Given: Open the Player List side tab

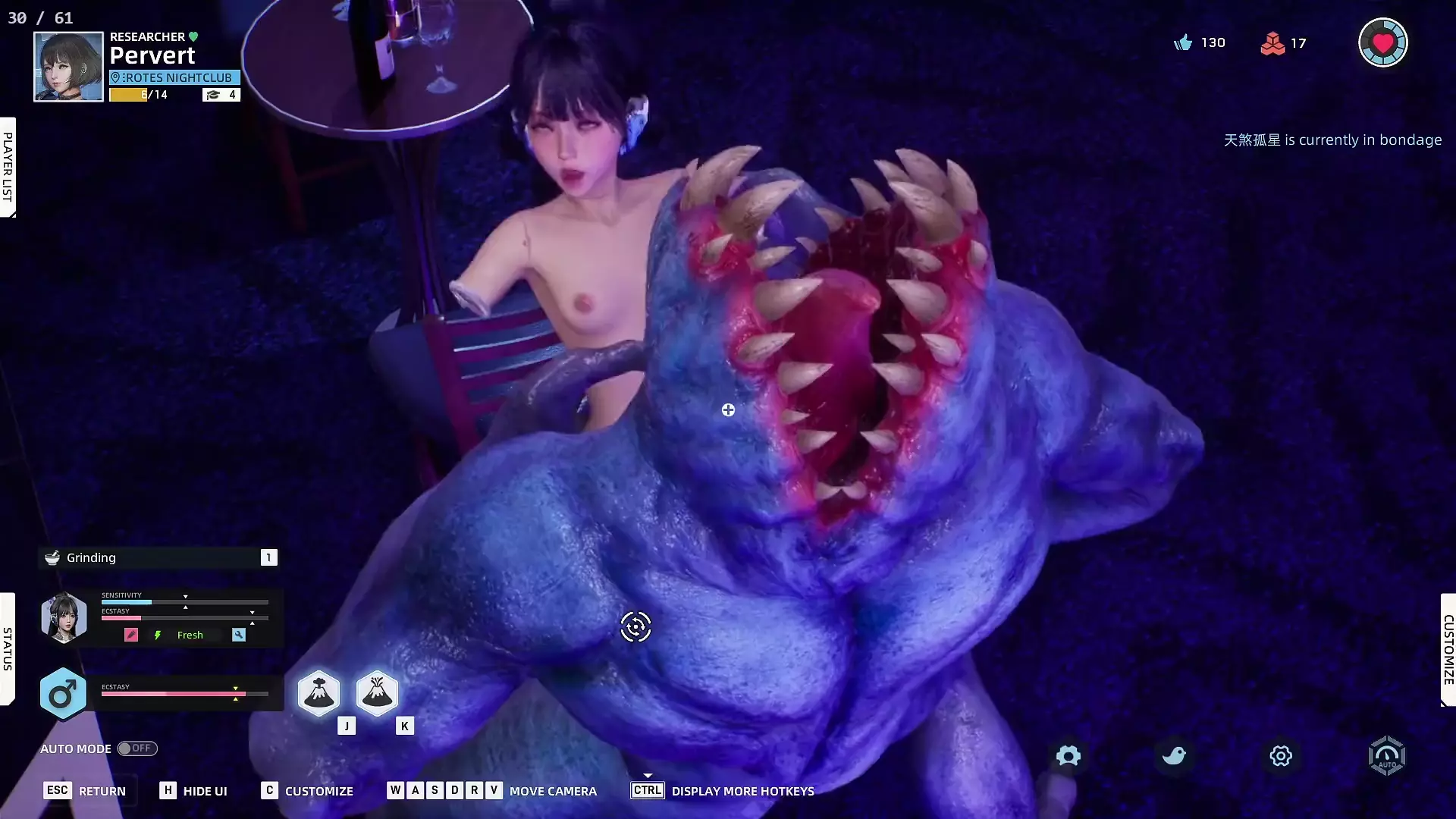Looking at the screenshot, I should pos(8,167).
